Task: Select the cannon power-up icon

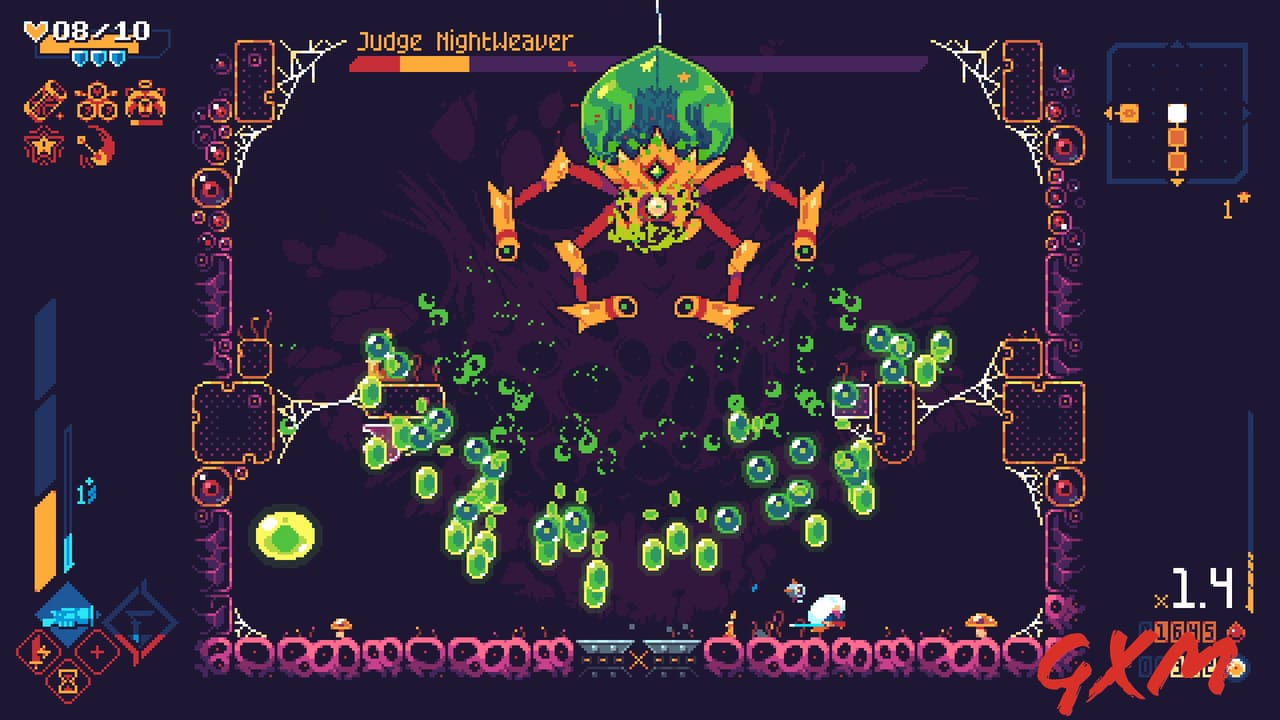Action: [46, 100]
